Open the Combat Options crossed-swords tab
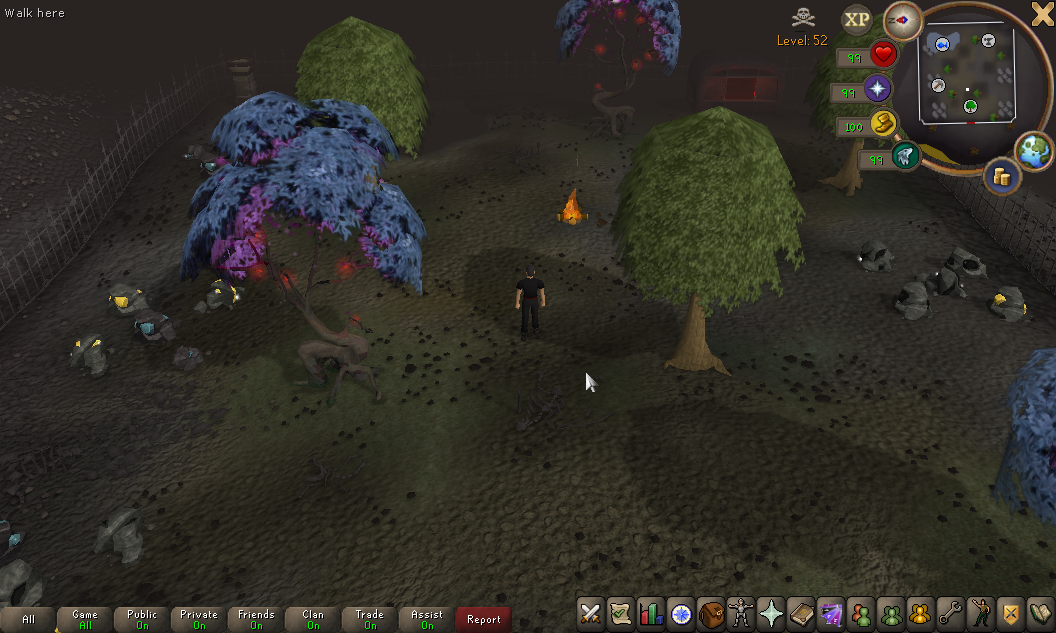 [590, 612]
